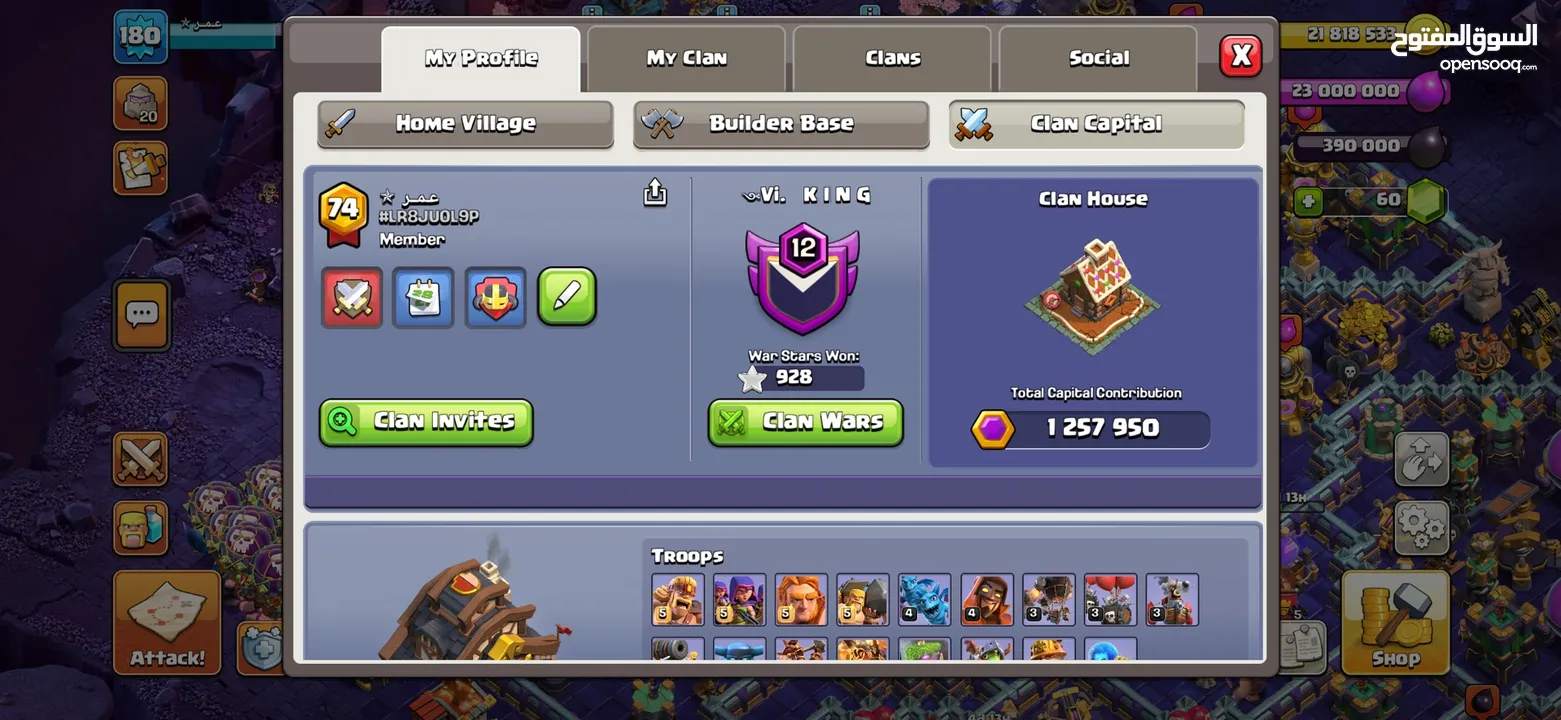The image size is (1561, 720).
Task: View the season calendar icon
Action: coord(423,297)
